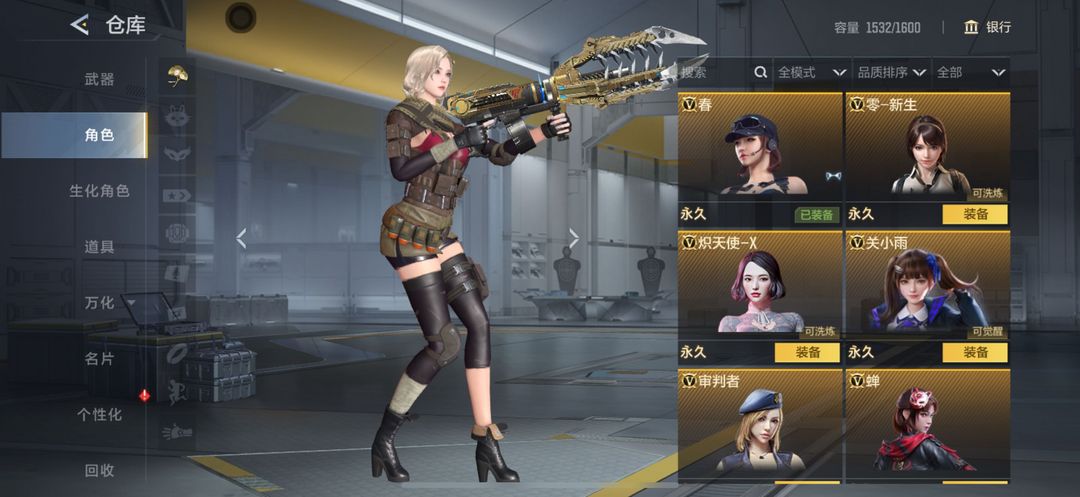Select the 回收 recycle tab
1080x497 pixels.
(x=99, y=470)
